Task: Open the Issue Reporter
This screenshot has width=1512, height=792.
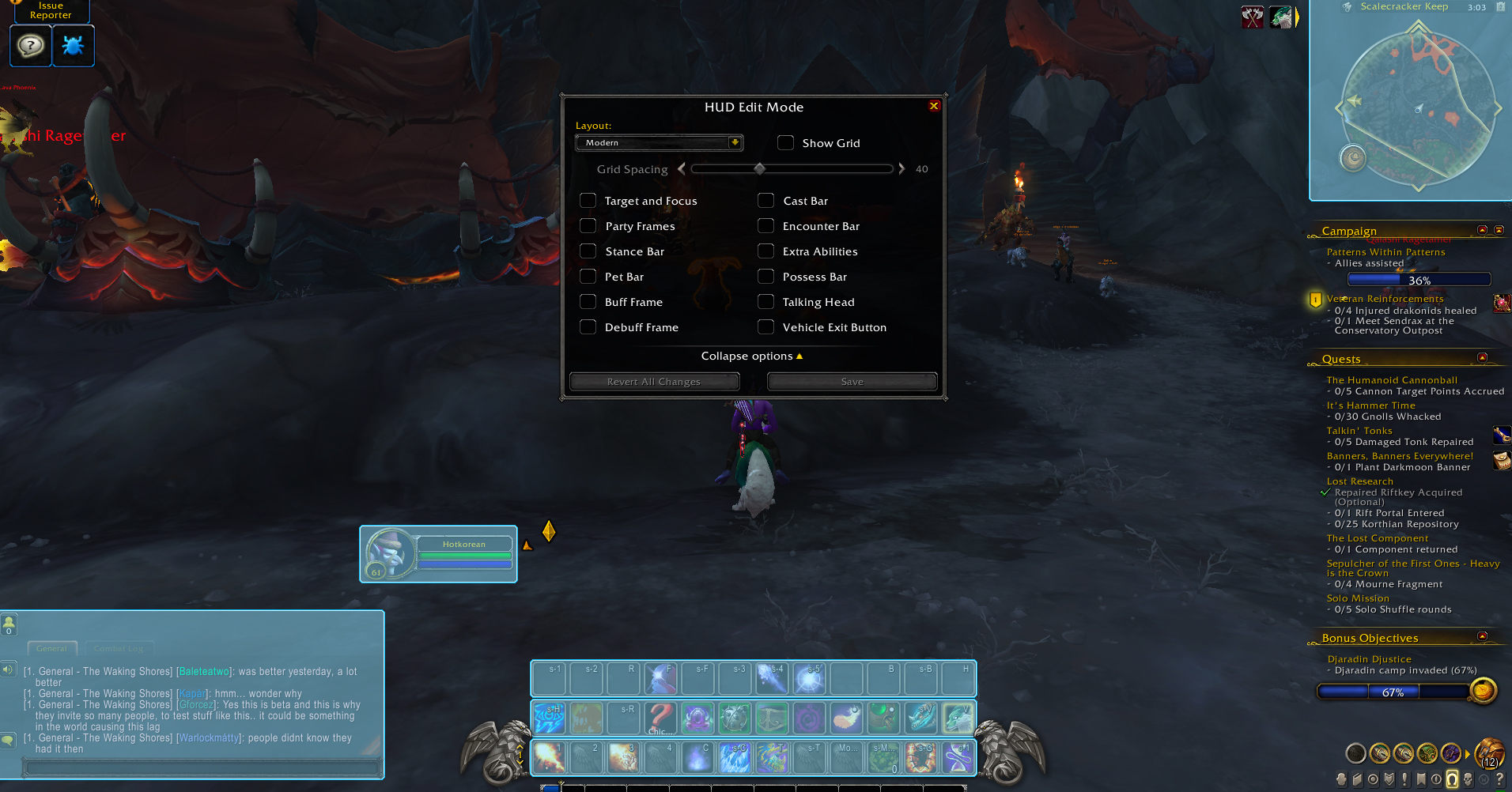Action: pos(51,10)
